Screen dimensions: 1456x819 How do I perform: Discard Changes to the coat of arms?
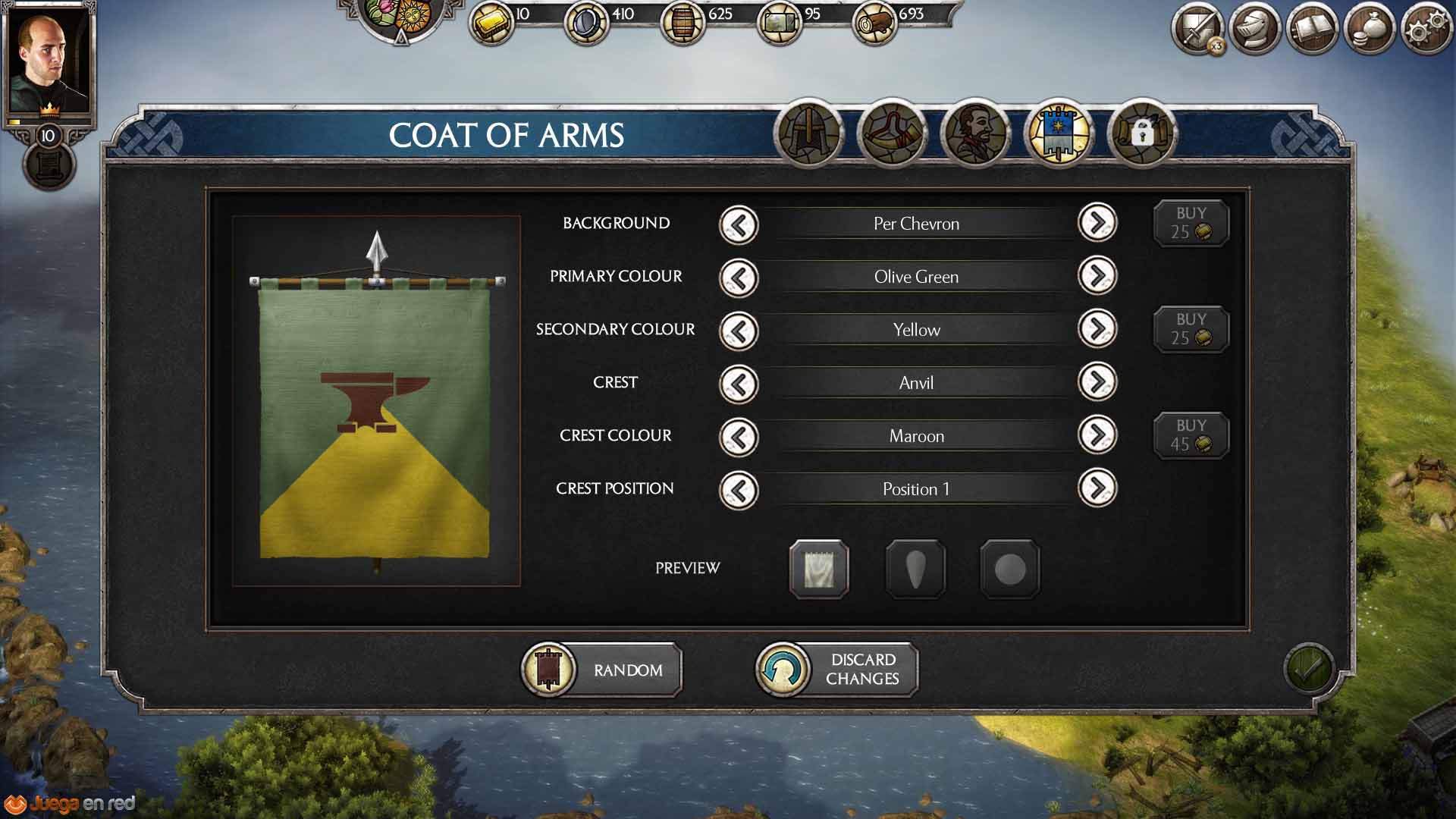click(837, 670)
